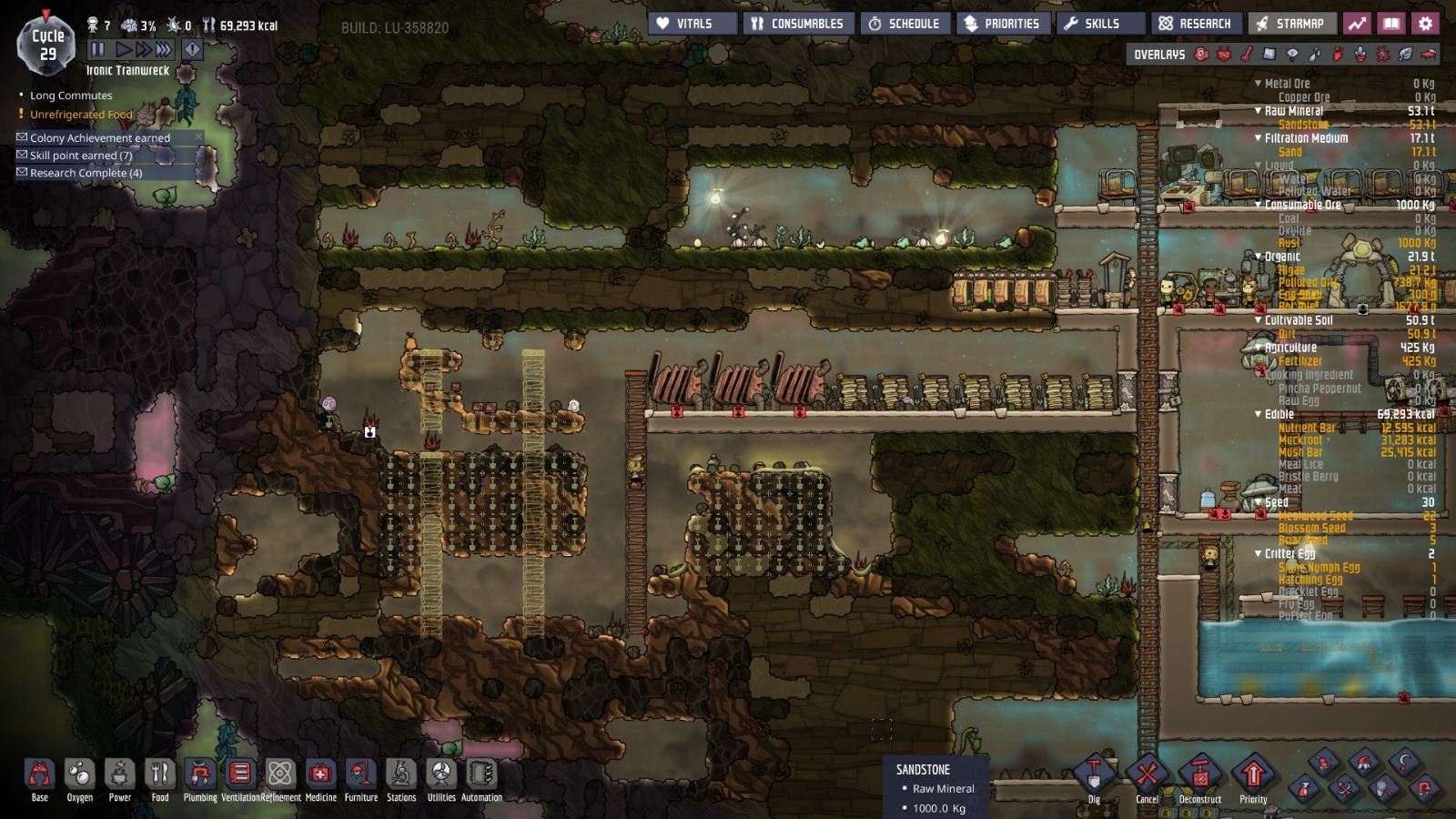1456x819 pixels.
Task: Toggle the Oxygen overlay
Action: pos(1200,56)
